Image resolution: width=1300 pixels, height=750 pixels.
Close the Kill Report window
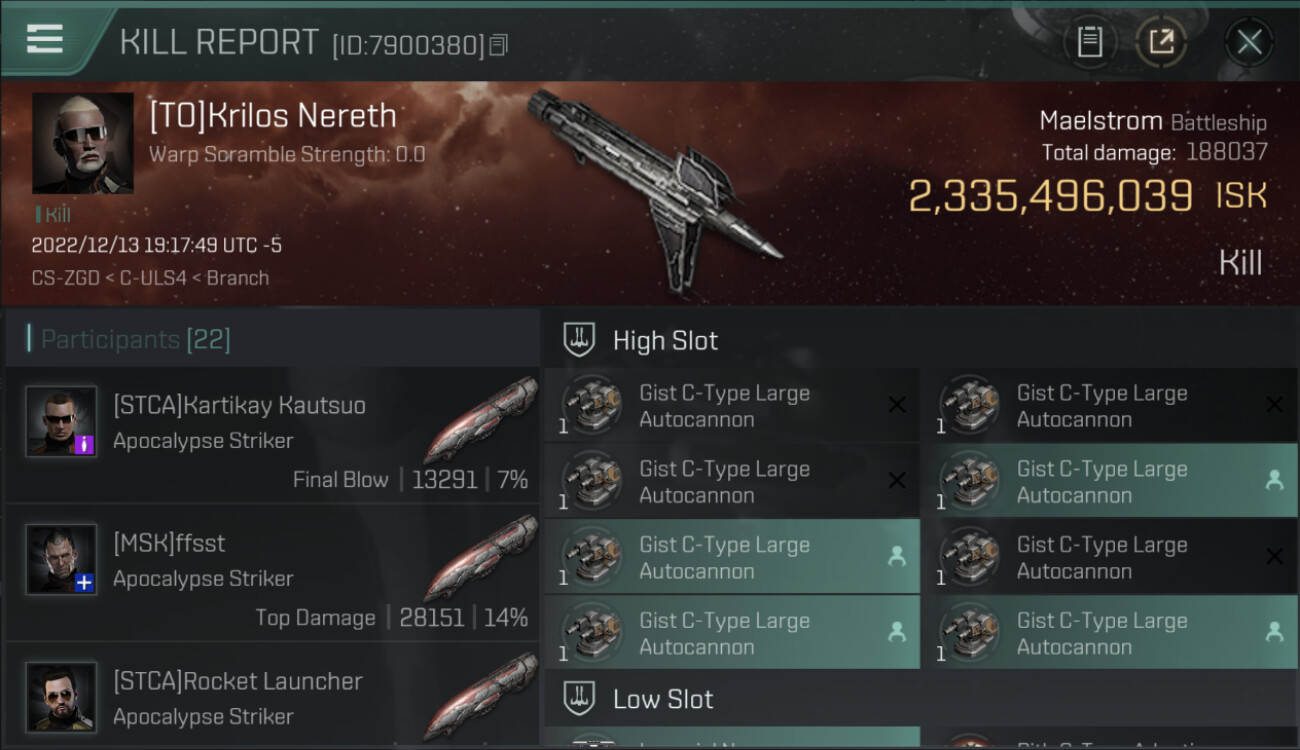pos(1249,42)
